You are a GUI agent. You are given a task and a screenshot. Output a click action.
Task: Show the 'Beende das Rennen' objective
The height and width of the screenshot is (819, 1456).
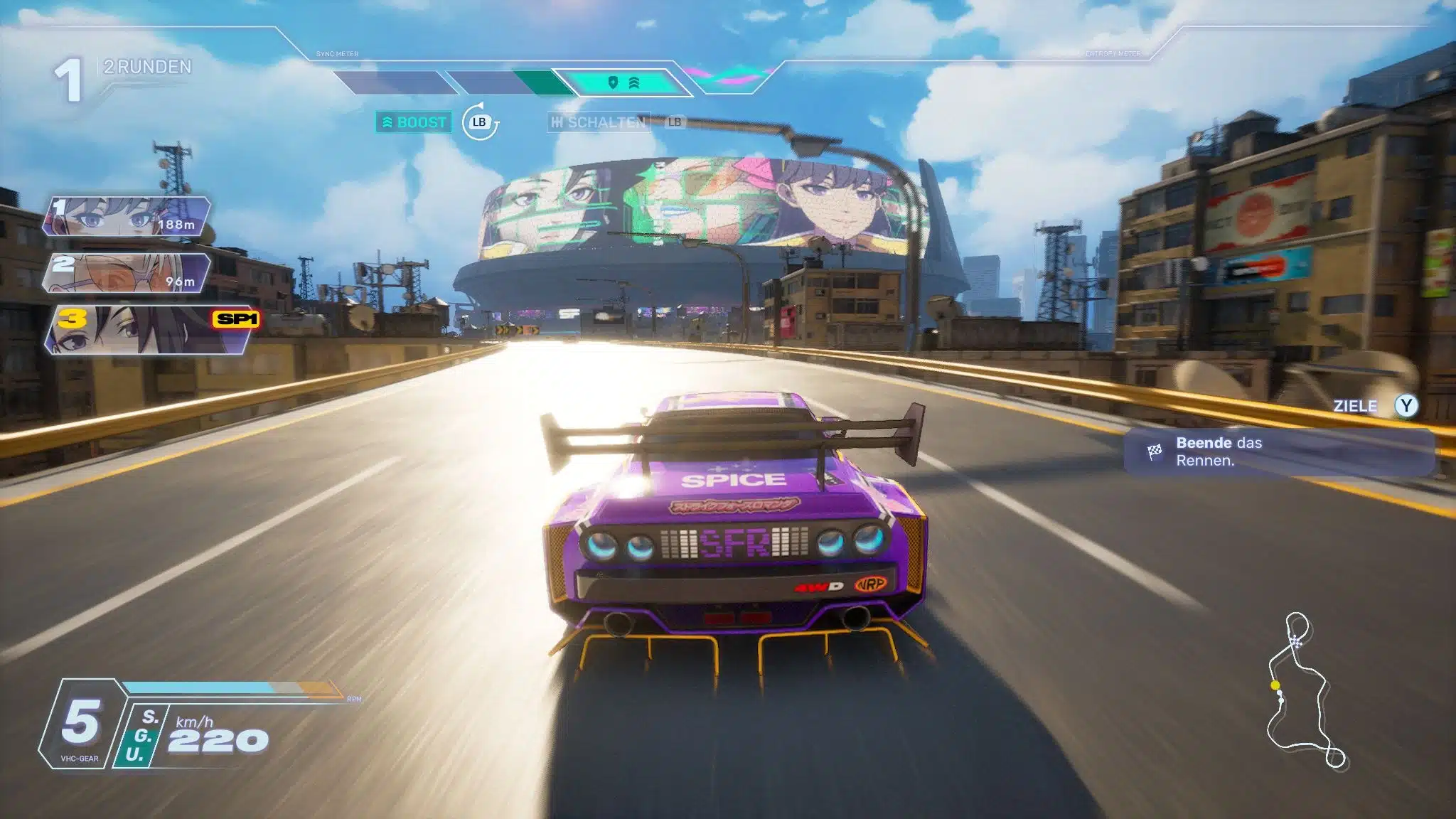click(x=1278, y=451)
